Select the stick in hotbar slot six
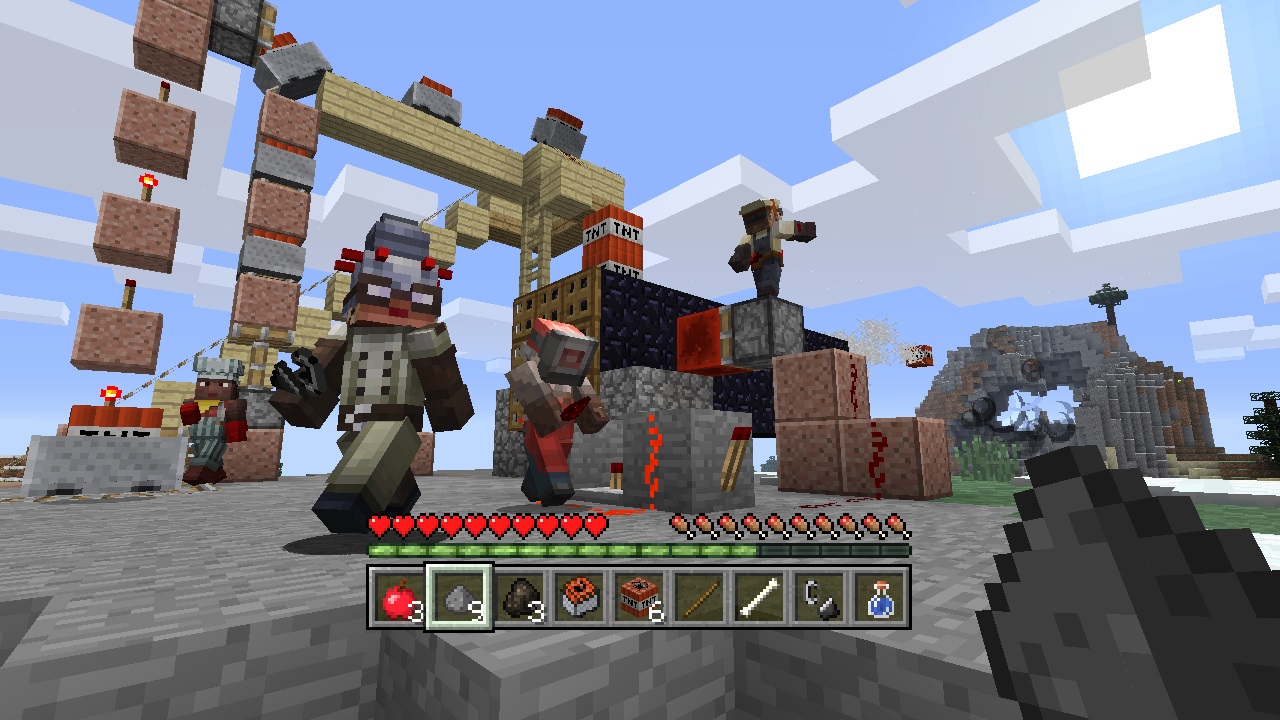This screenshot has width=1280, height=720. click(698, 597)
